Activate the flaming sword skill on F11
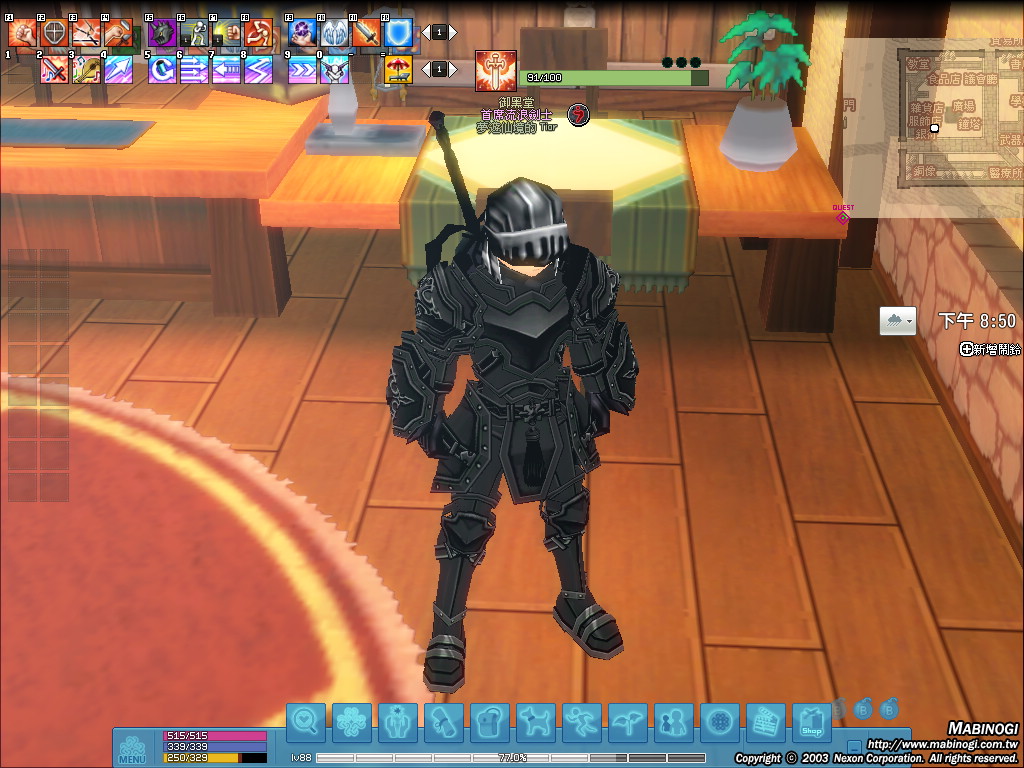Screen dimensions: 1024x768 tap(367, 33)
